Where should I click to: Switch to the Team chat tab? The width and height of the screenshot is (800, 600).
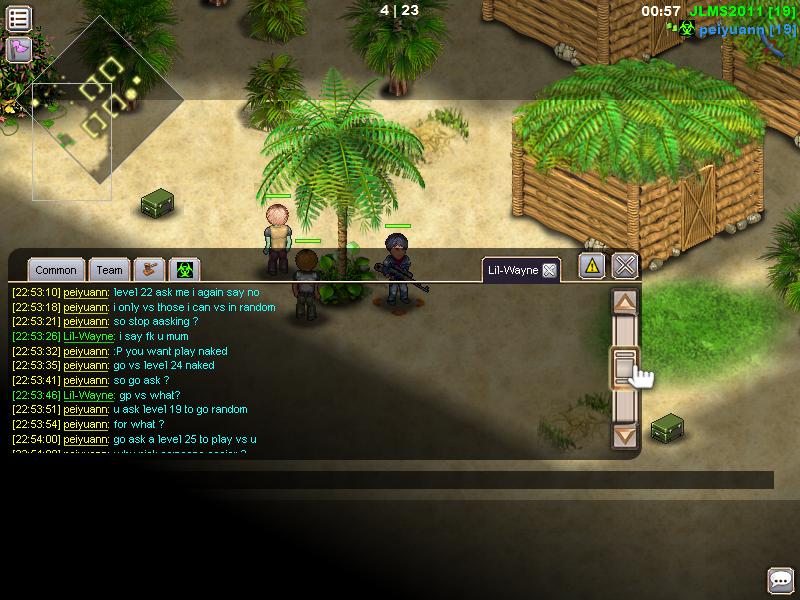point(110,270)
